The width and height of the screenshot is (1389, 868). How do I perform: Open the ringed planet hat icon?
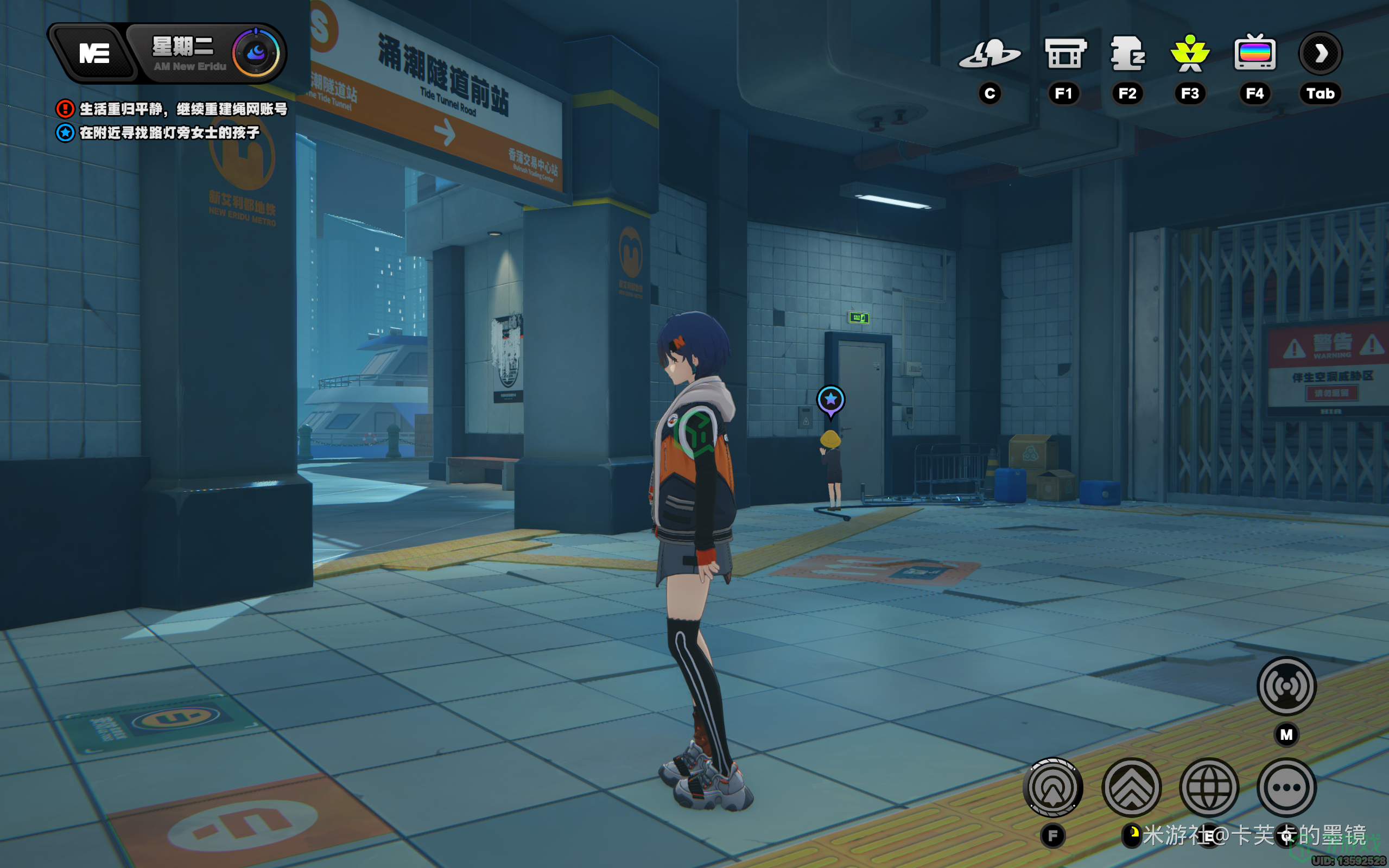click(990, 54)
